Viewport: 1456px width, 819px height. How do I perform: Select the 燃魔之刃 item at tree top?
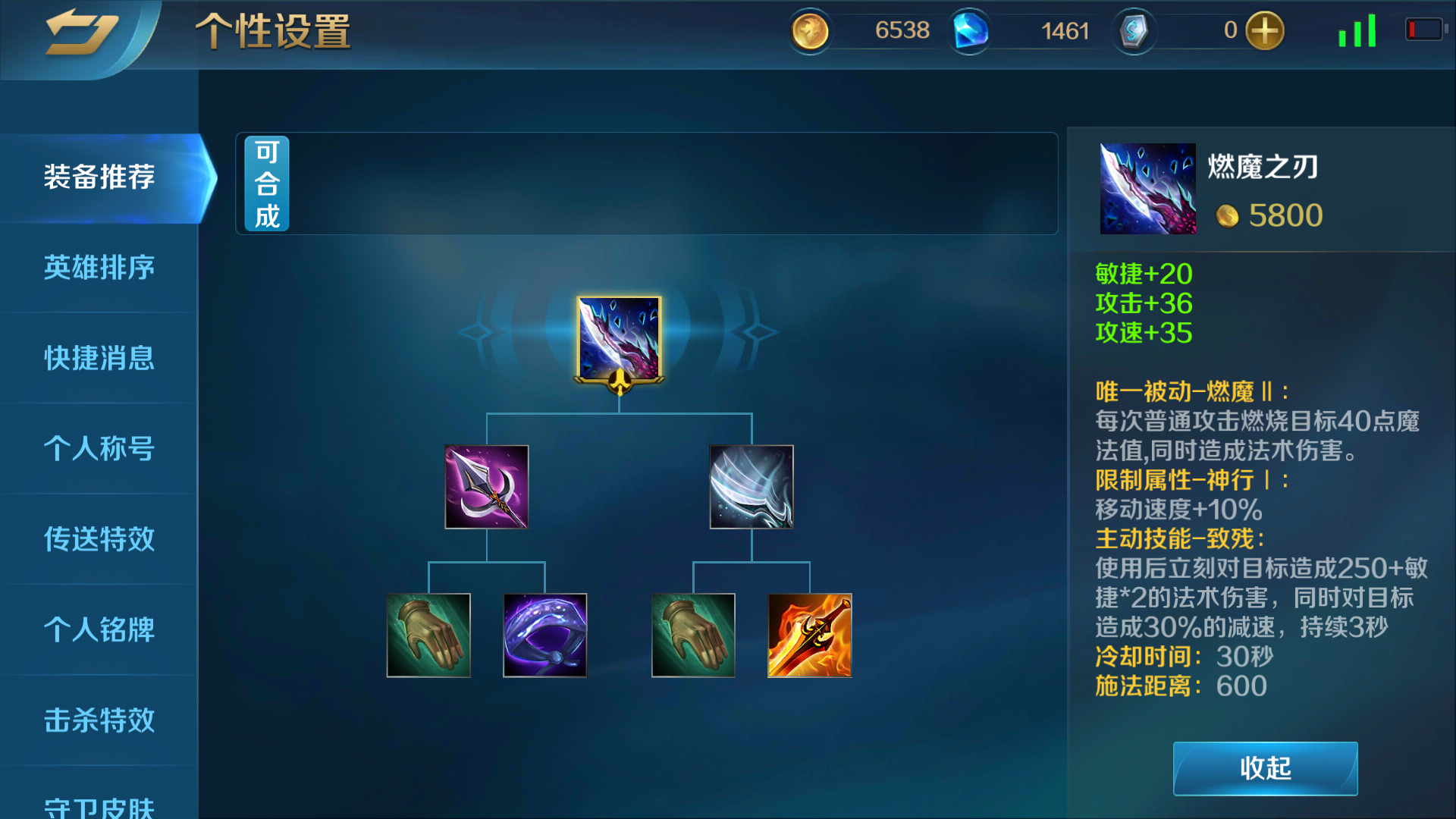[619, 338]
